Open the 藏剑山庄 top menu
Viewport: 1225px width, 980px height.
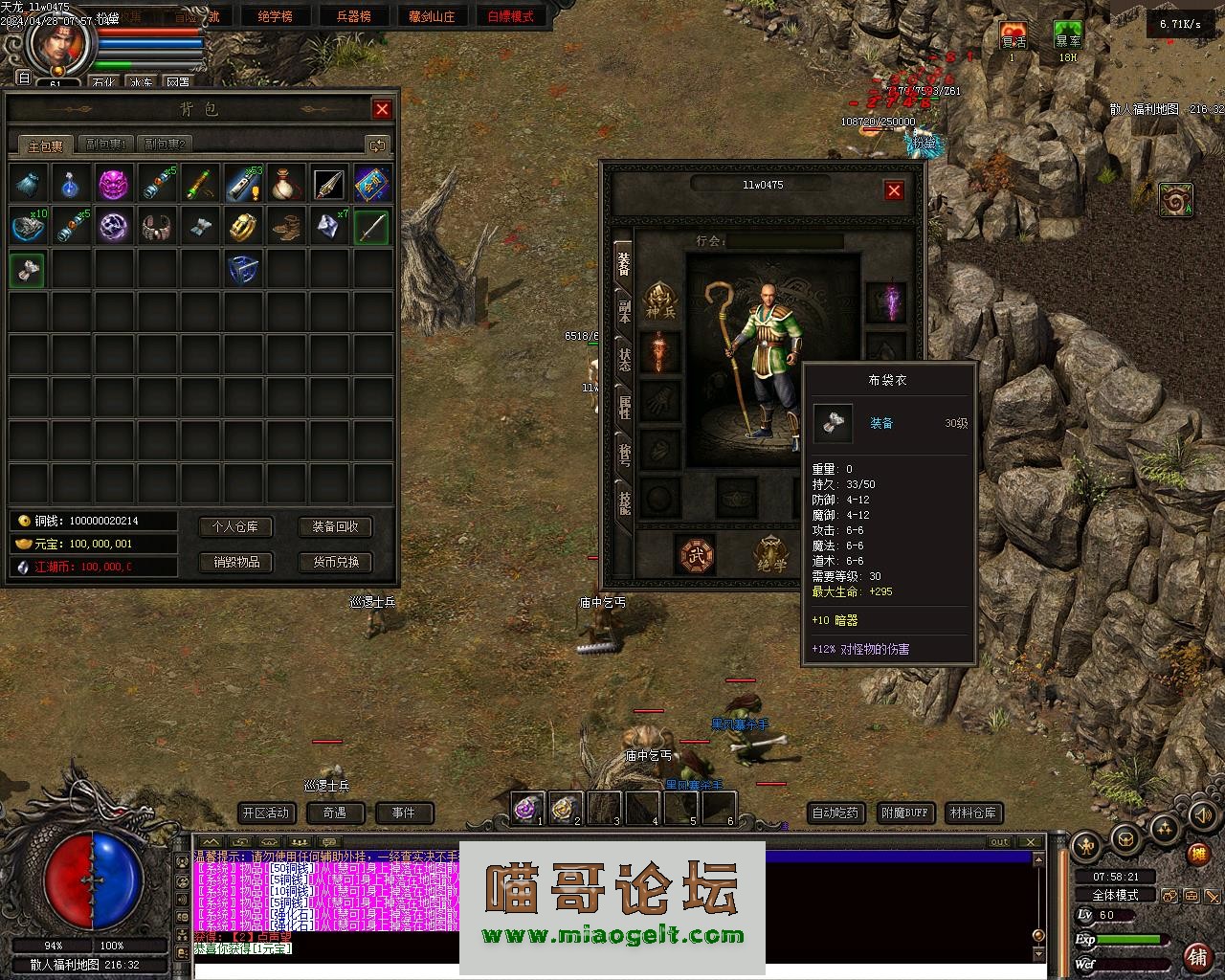click(x=432, y=16)
